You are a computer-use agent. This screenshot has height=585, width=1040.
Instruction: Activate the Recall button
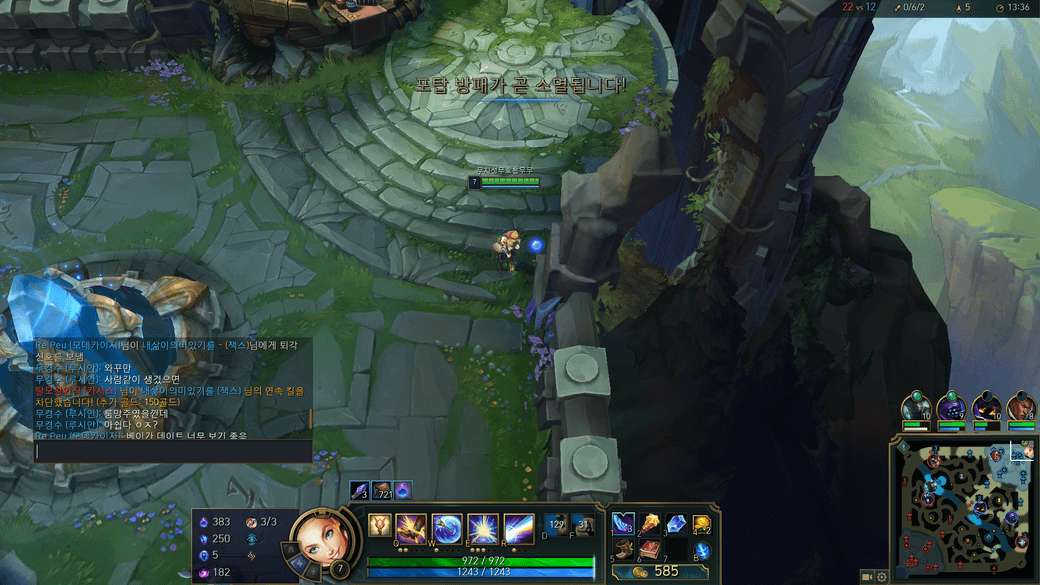point(702,550)
